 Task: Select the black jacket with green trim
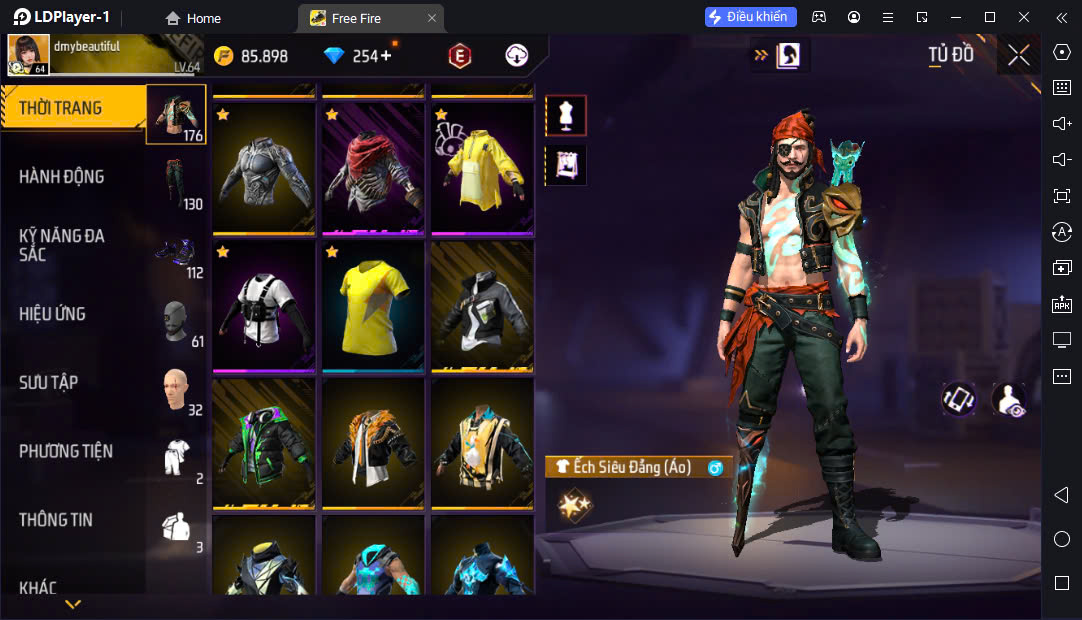coord(264,443)
